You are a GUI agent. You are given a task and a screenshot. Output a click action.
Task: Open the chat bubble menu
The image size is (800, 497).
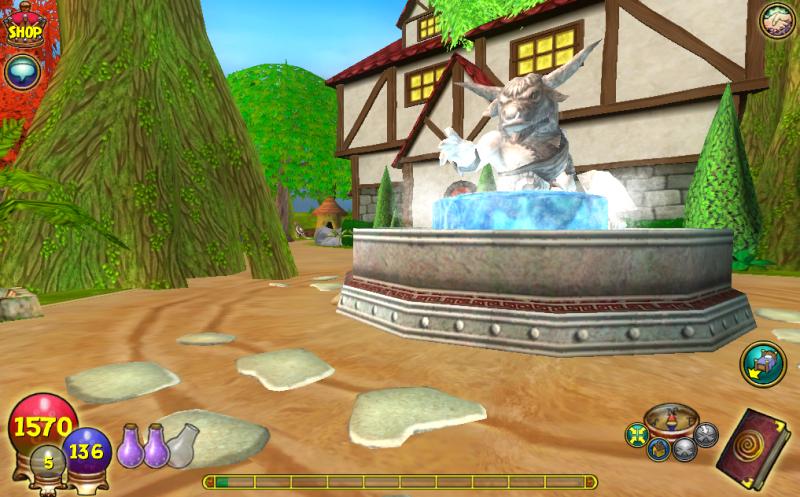22,72
